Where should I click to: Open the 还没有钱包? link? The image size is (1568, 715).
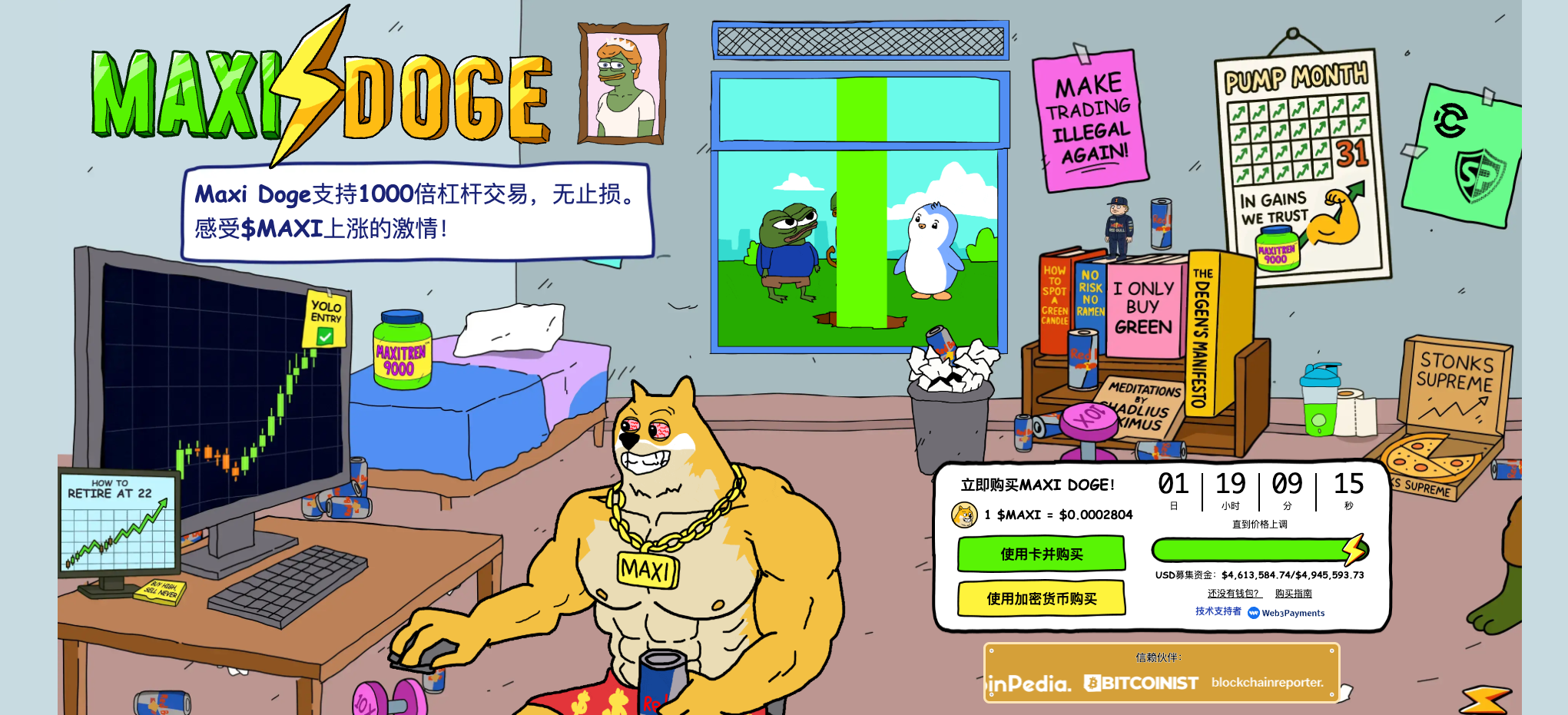click(x=1234, y=594)
